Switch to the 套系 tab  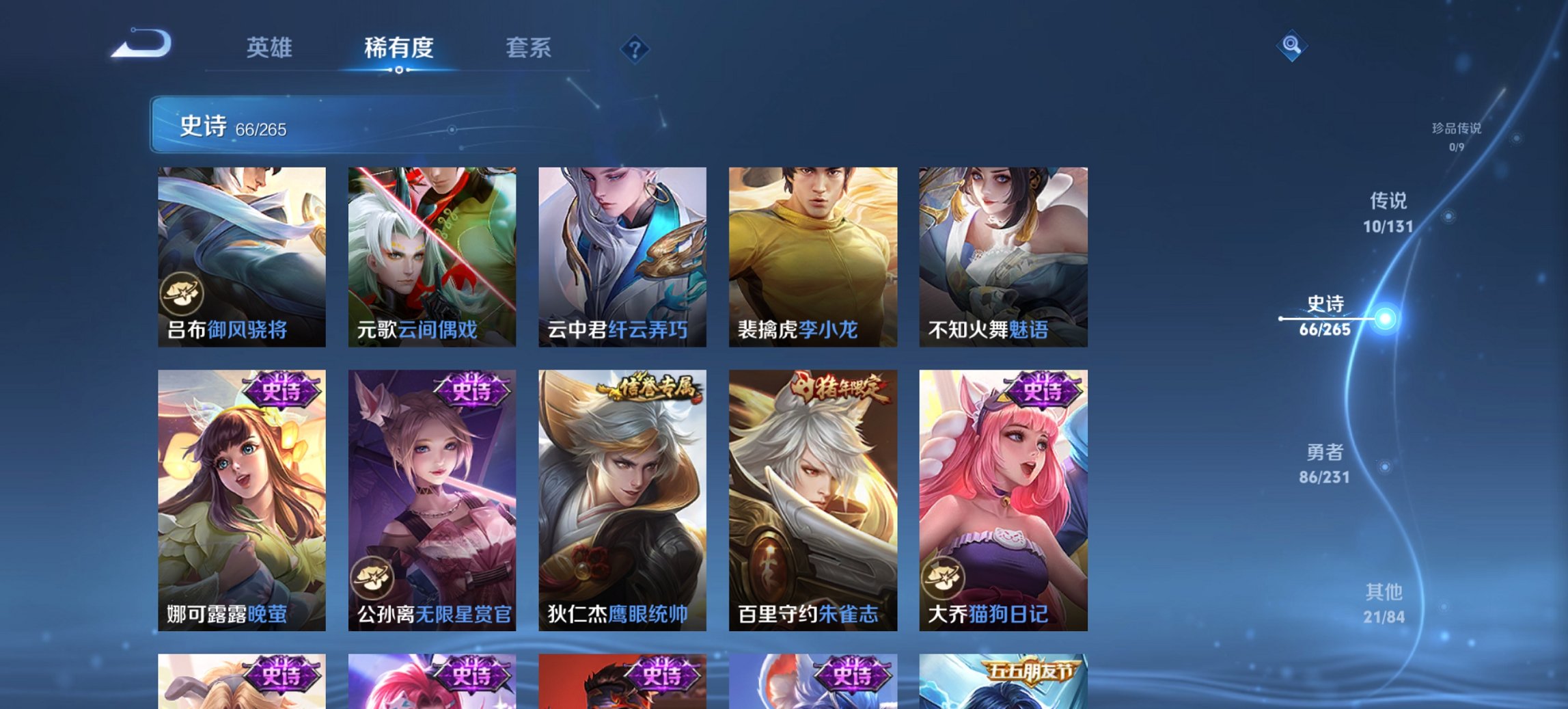[529, 48]
